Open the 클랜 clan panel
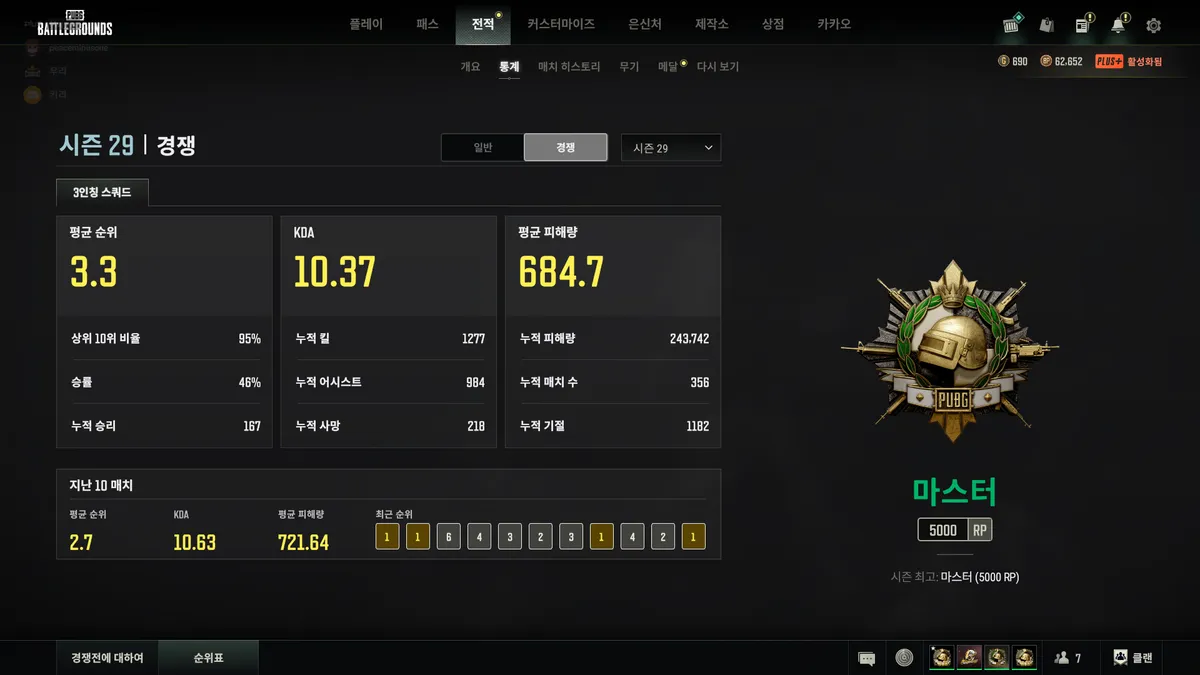 1133,658
